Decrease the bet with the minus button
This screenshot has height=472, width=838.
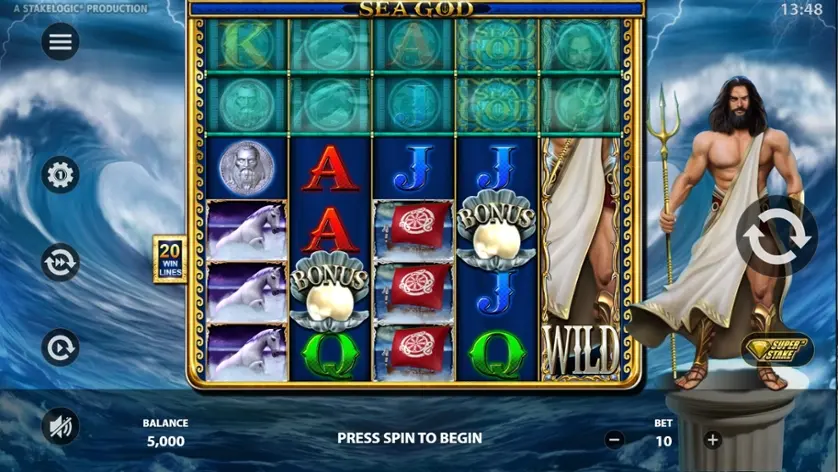tap(615, 438)
